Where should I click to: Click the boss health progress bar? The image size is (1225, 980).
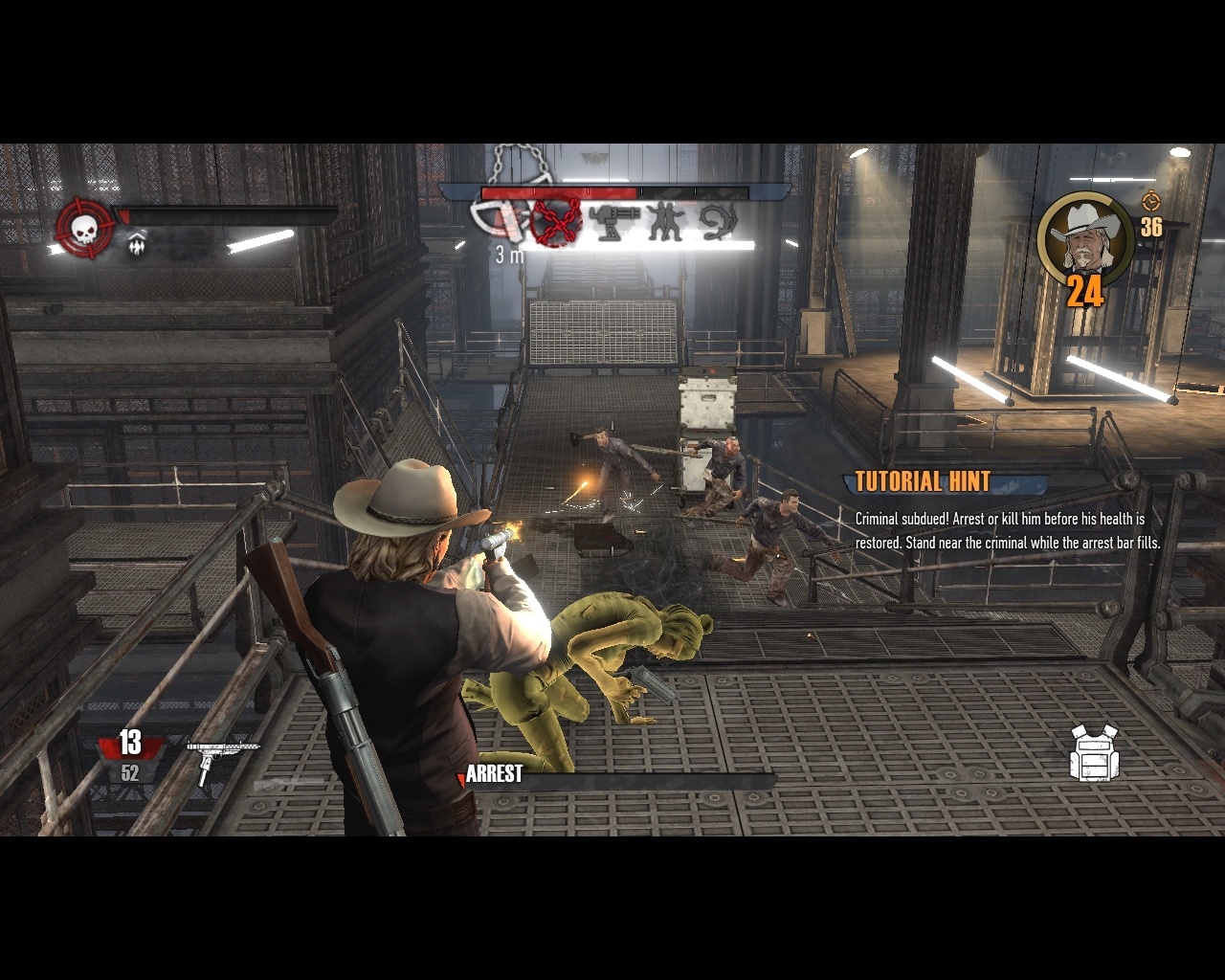pos(612,191)
